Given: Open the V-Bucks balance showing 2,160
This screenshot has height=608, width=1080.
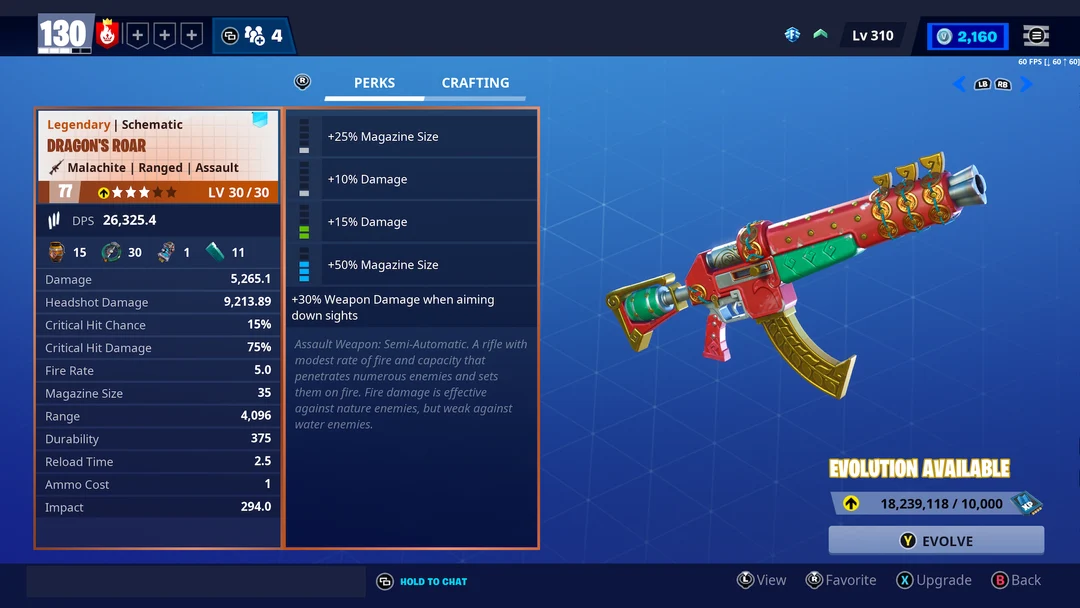Looking at the screenshot, I should tap(967, 36).
